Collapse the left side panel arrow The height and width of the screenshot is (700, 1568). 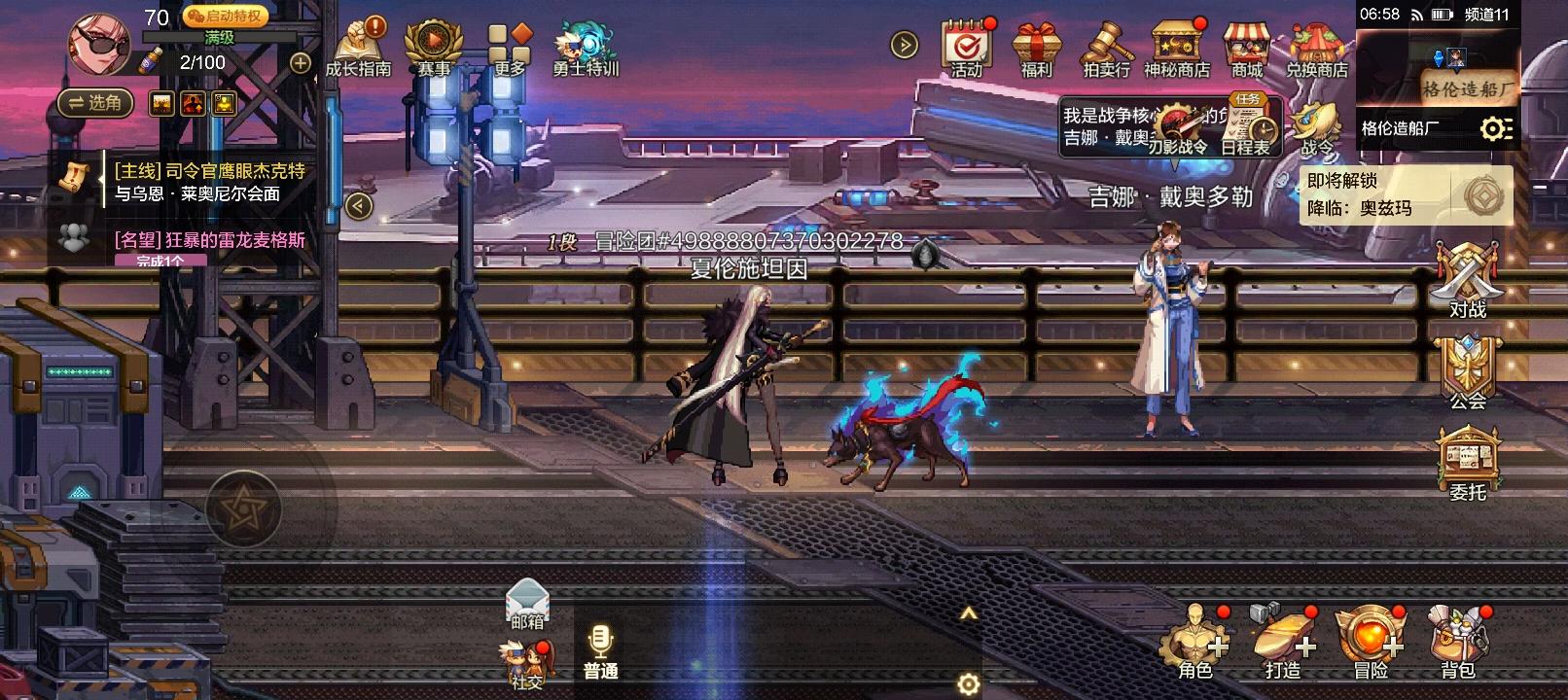pyautogui.click(x=358, y=206)
